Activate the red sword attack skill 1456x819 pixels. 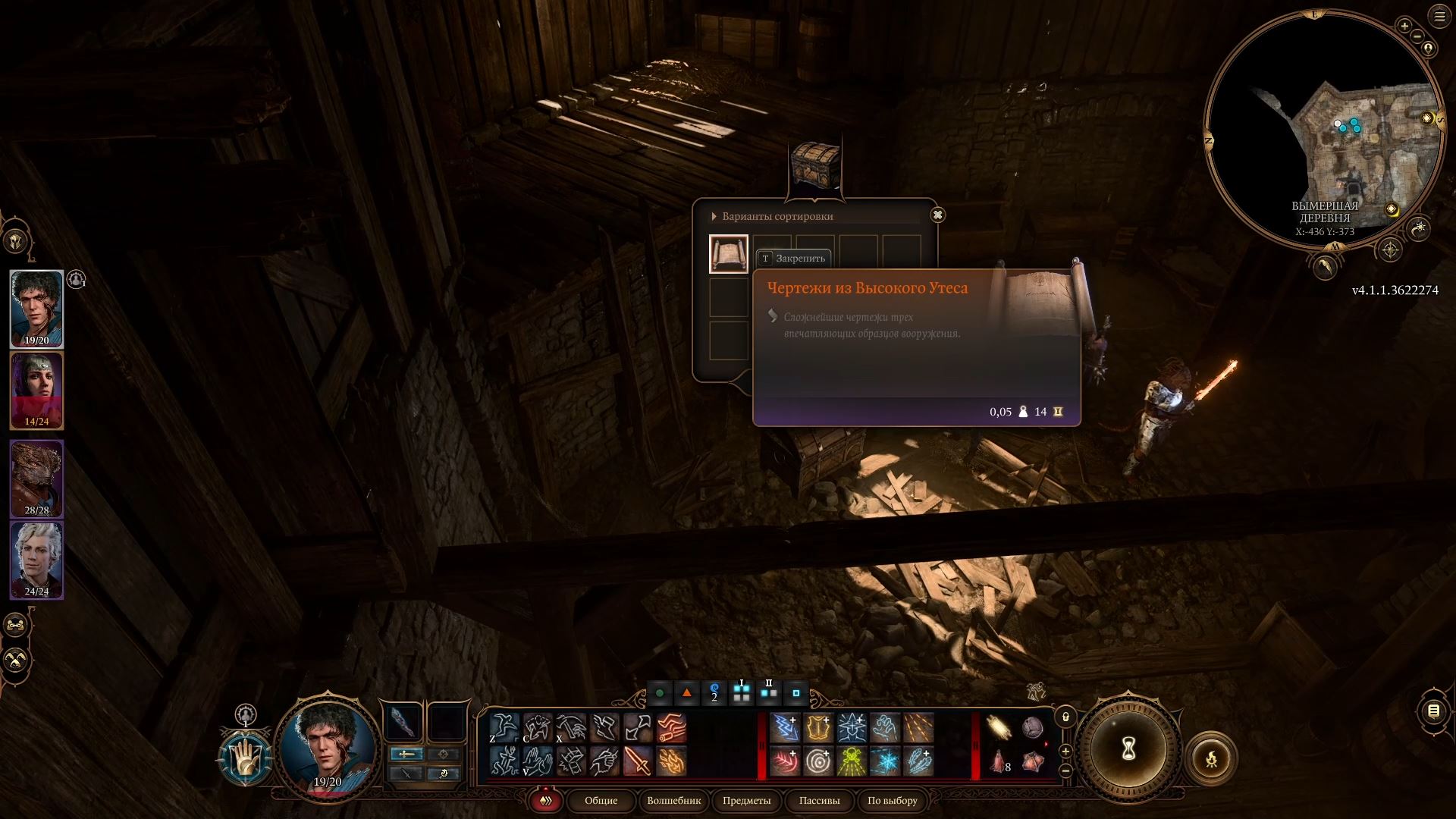coord(637,761)
